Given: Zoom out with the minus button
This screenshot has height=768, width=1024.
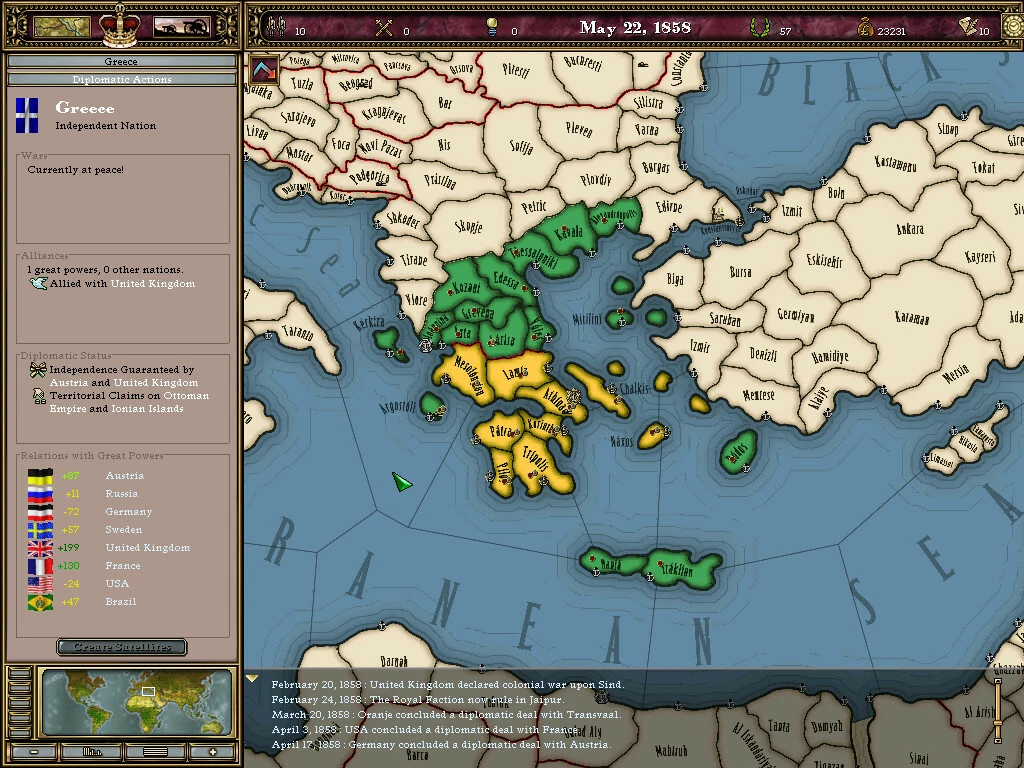Looking at the screenshot, I should pyautogui.click(x=35, y=752).
